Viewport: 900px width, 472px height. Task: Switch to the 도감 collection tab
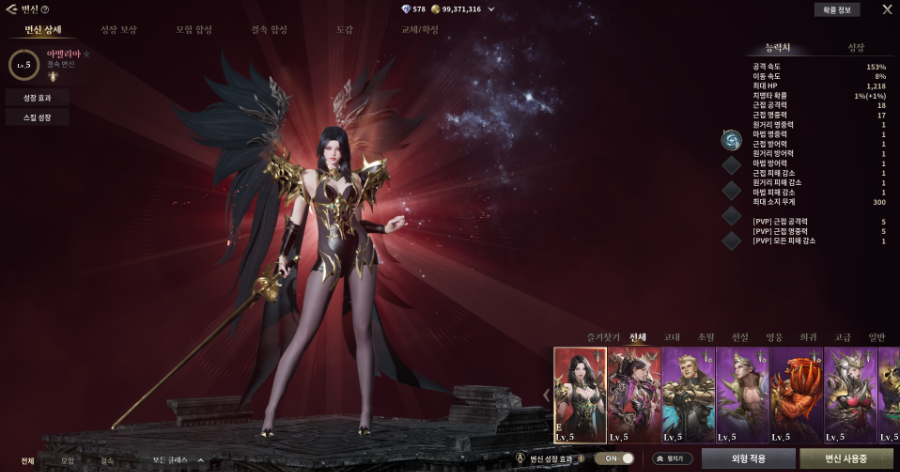pyautogui.click(x=345, y=30)
